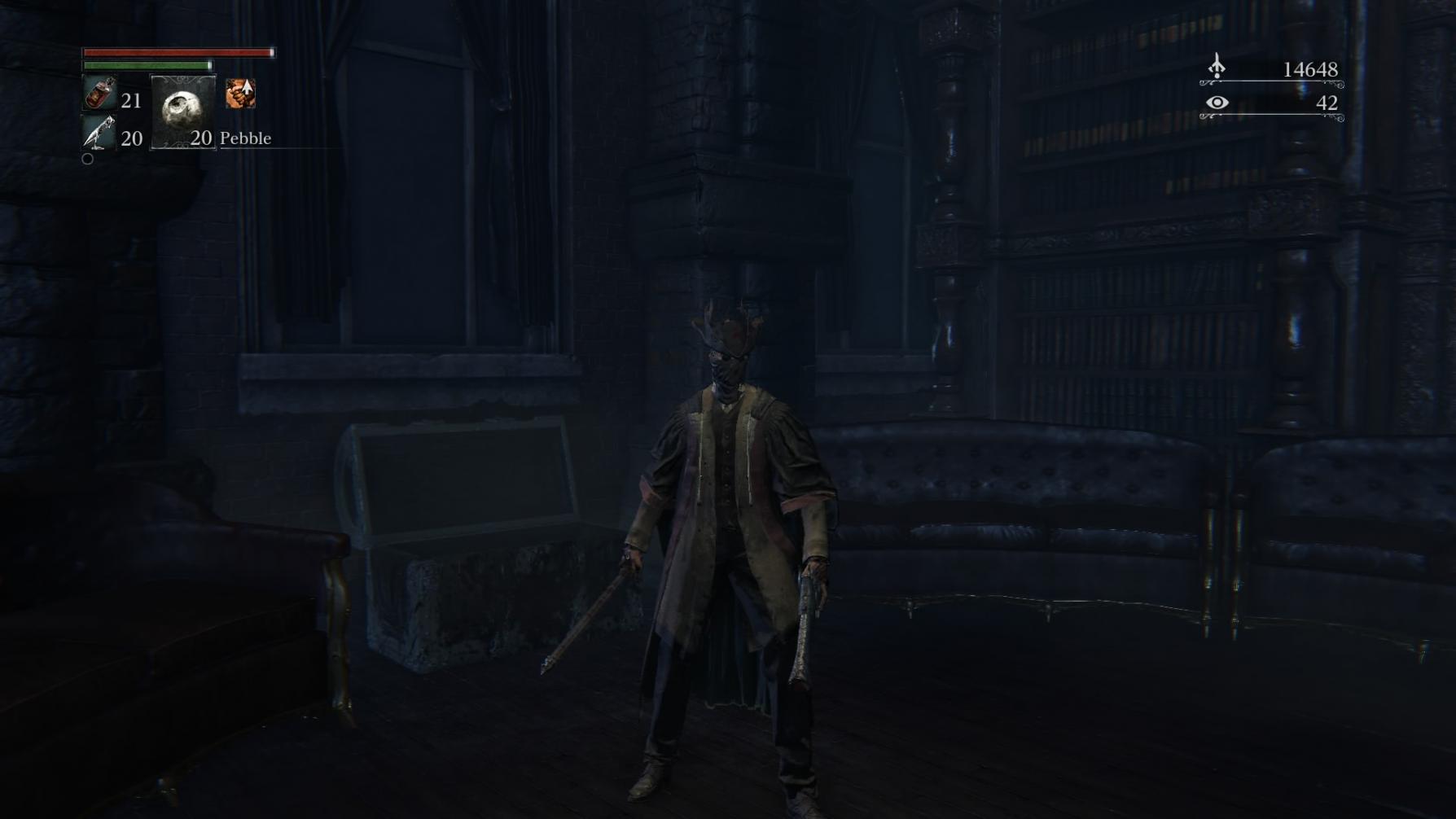Select the blood vial icon
Image resolution: width=1456 pixels, height=819 pixels.
coord(99,94)
